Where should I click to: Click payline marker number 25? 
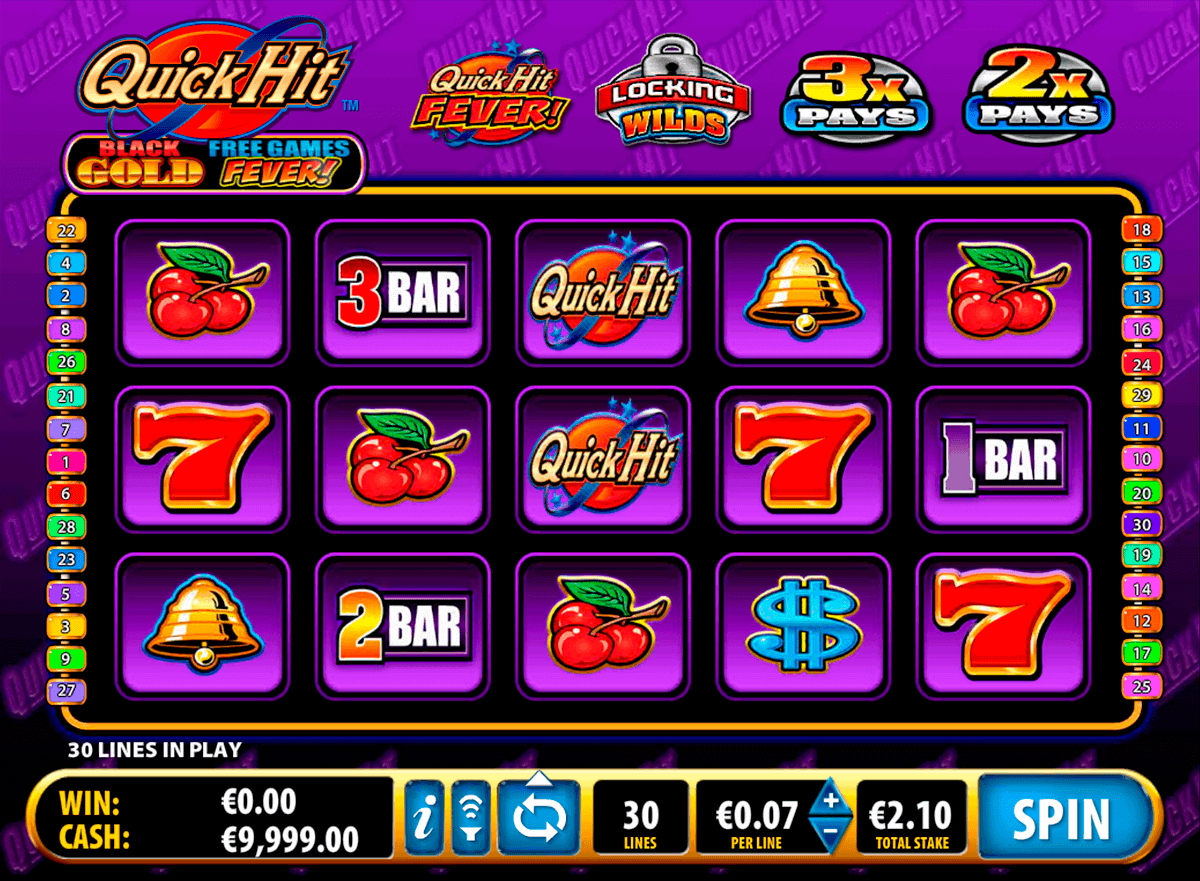pos(1141,686)
